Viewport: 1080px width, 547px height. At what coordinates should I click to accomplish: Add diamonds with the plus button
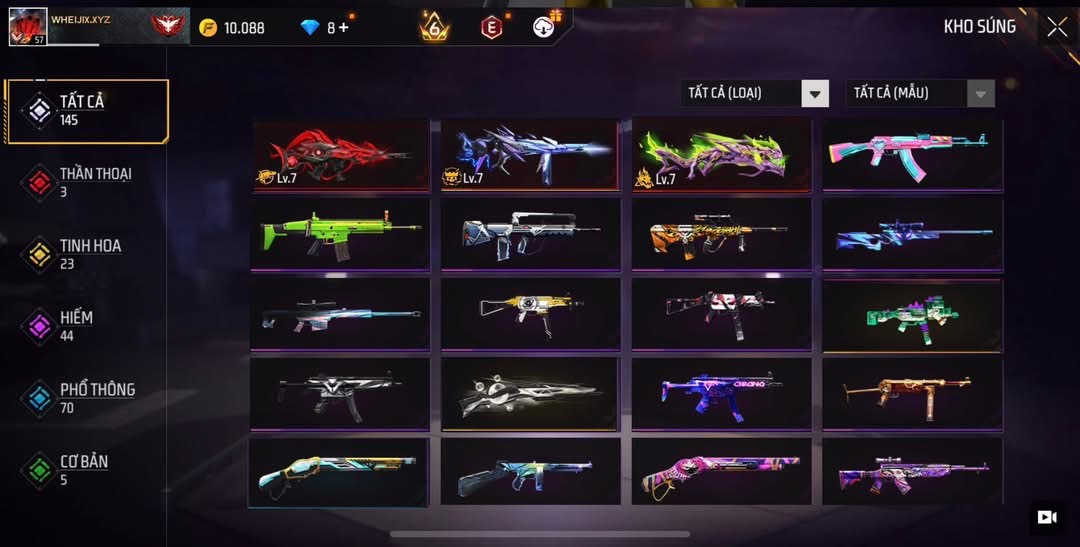(x=344, y=28)
